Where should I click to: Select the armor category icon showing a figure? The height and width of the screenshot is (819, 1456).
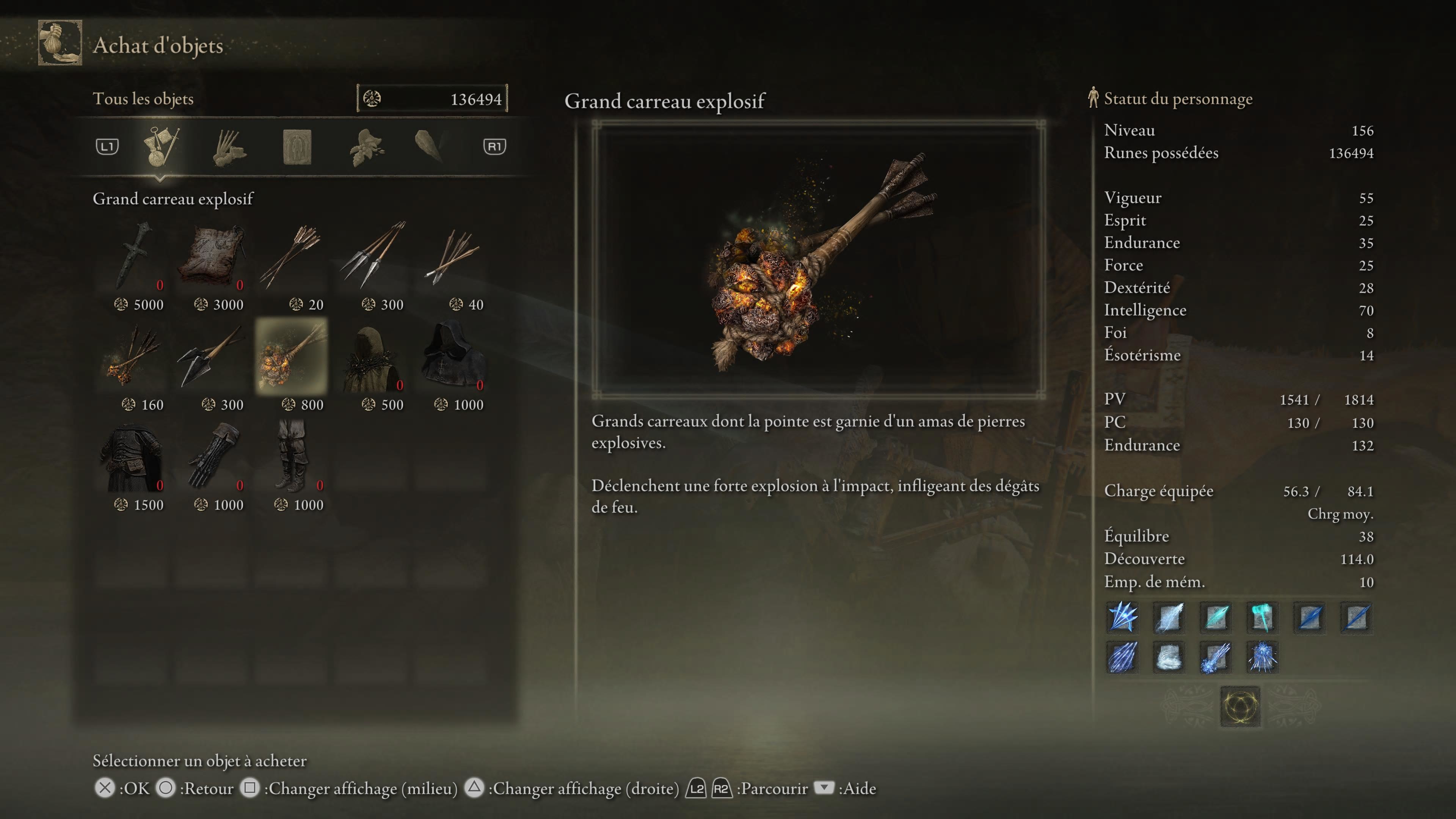click(x=297, y=147)
